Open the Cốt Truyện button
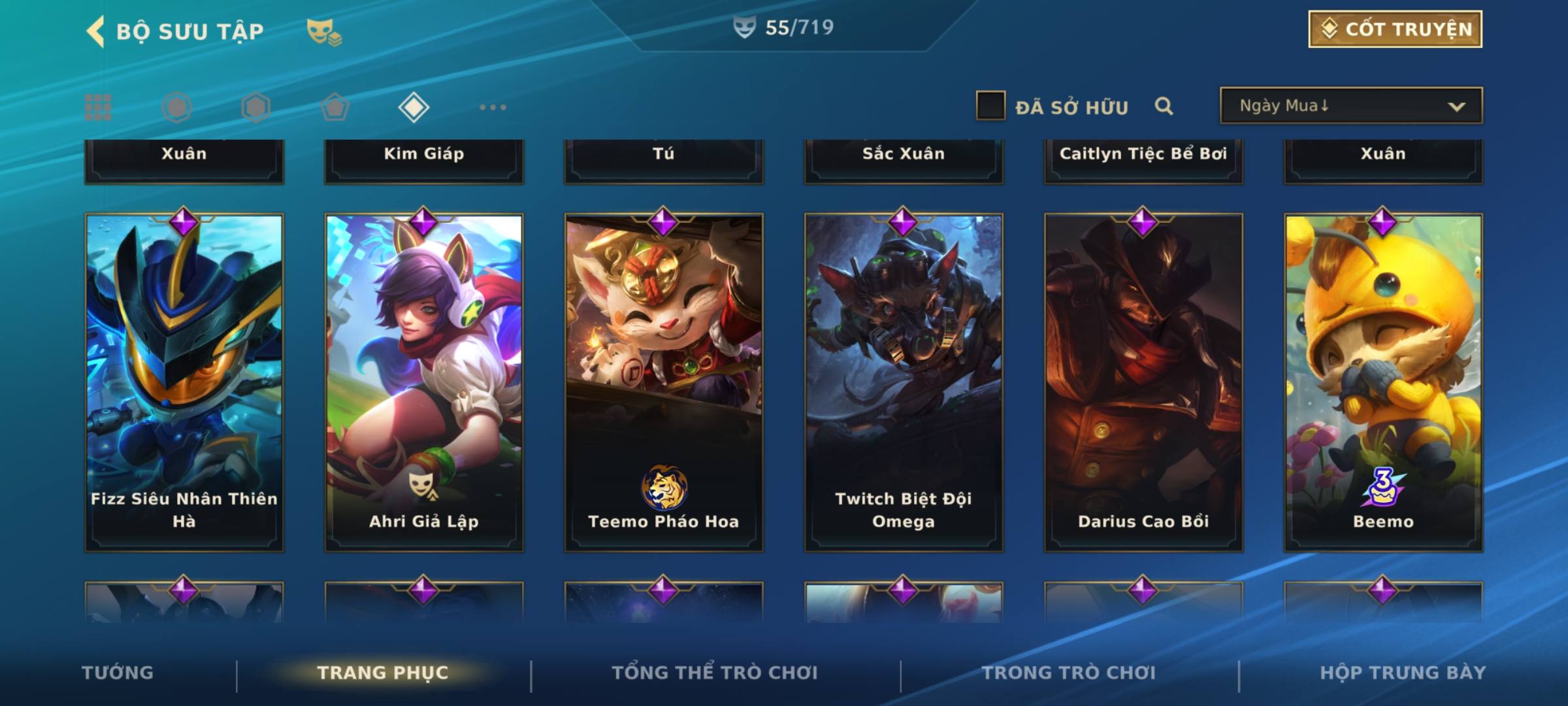This screenshot has width=1568, height=706. 1395,29
